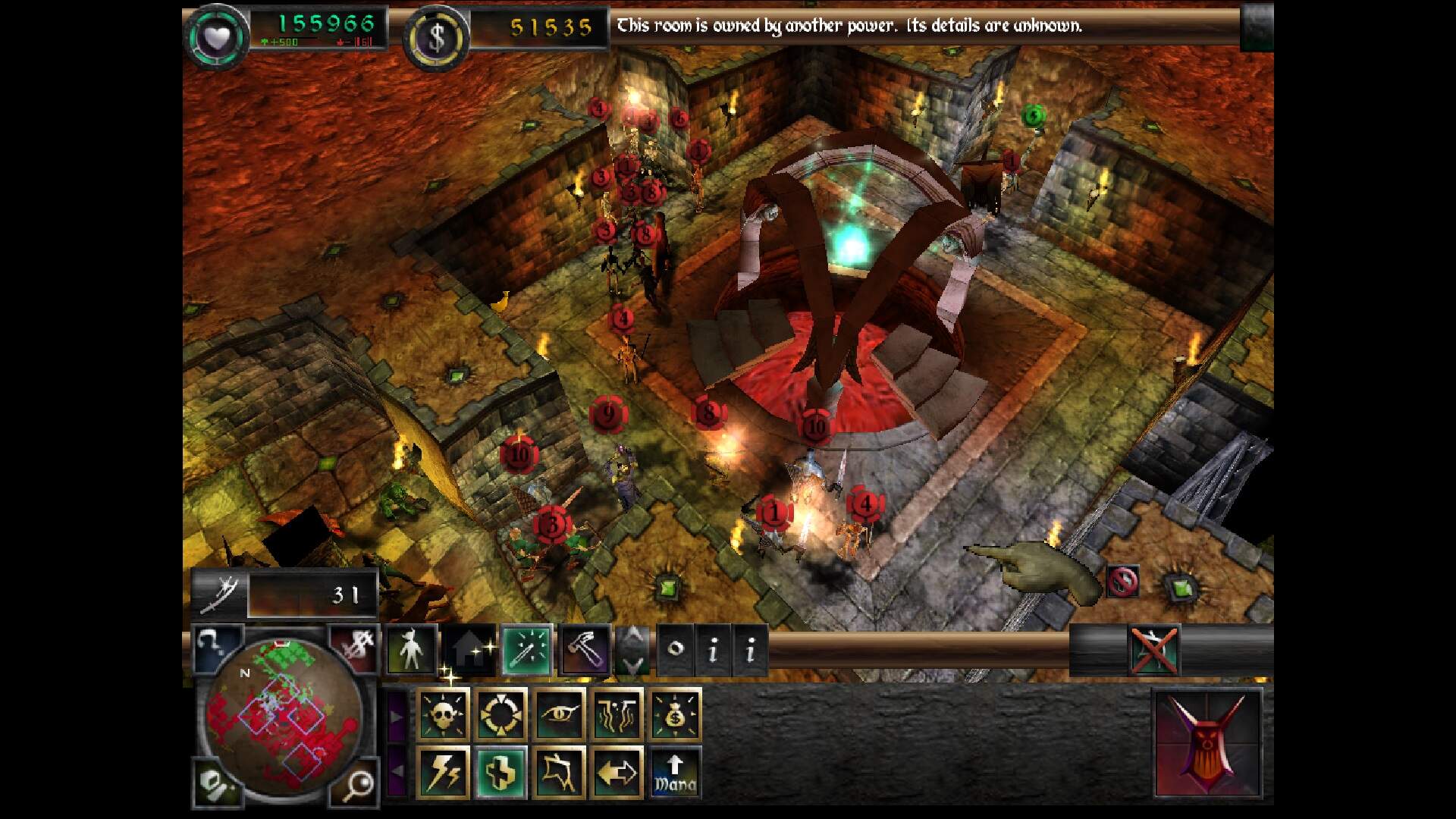Viewport: 1456px width, 819px height.
Task: Cast the skull spell icon
Action: pos(444,714)
